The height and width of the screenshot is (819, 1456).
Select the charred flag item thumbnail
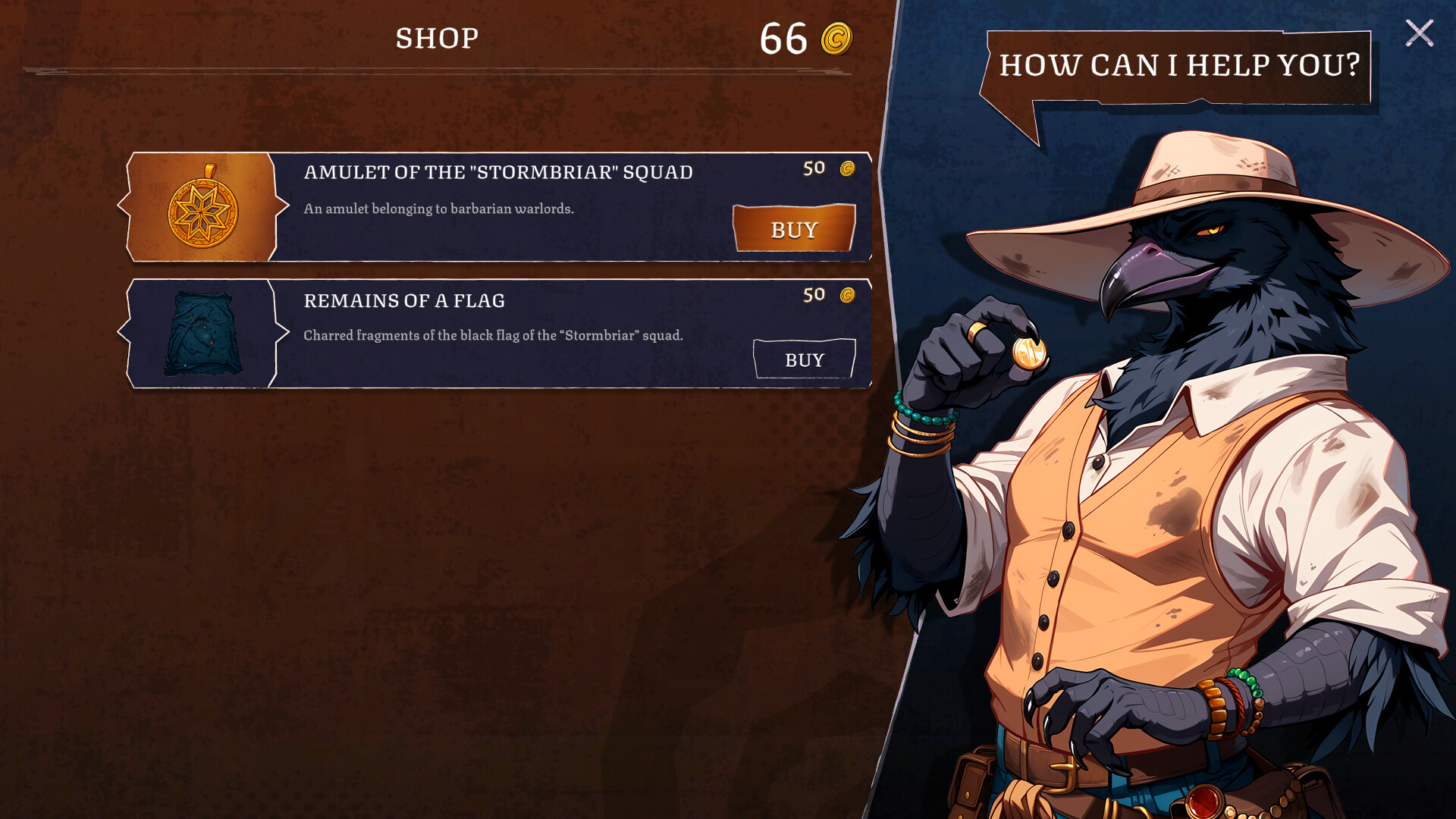click(x=202, y=334)
